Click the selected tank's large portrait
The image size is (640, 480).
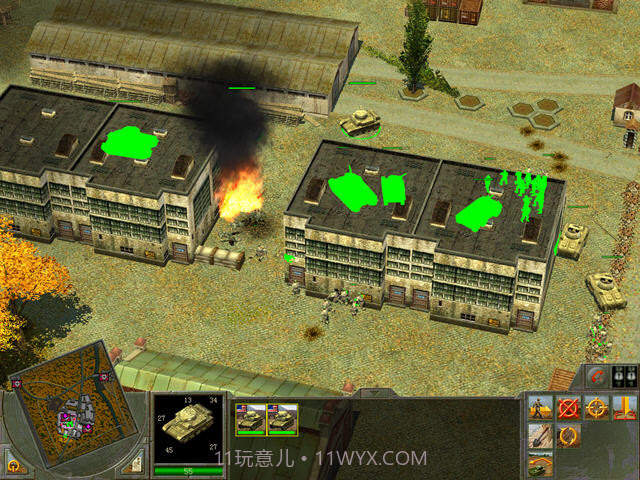[189, 426]
